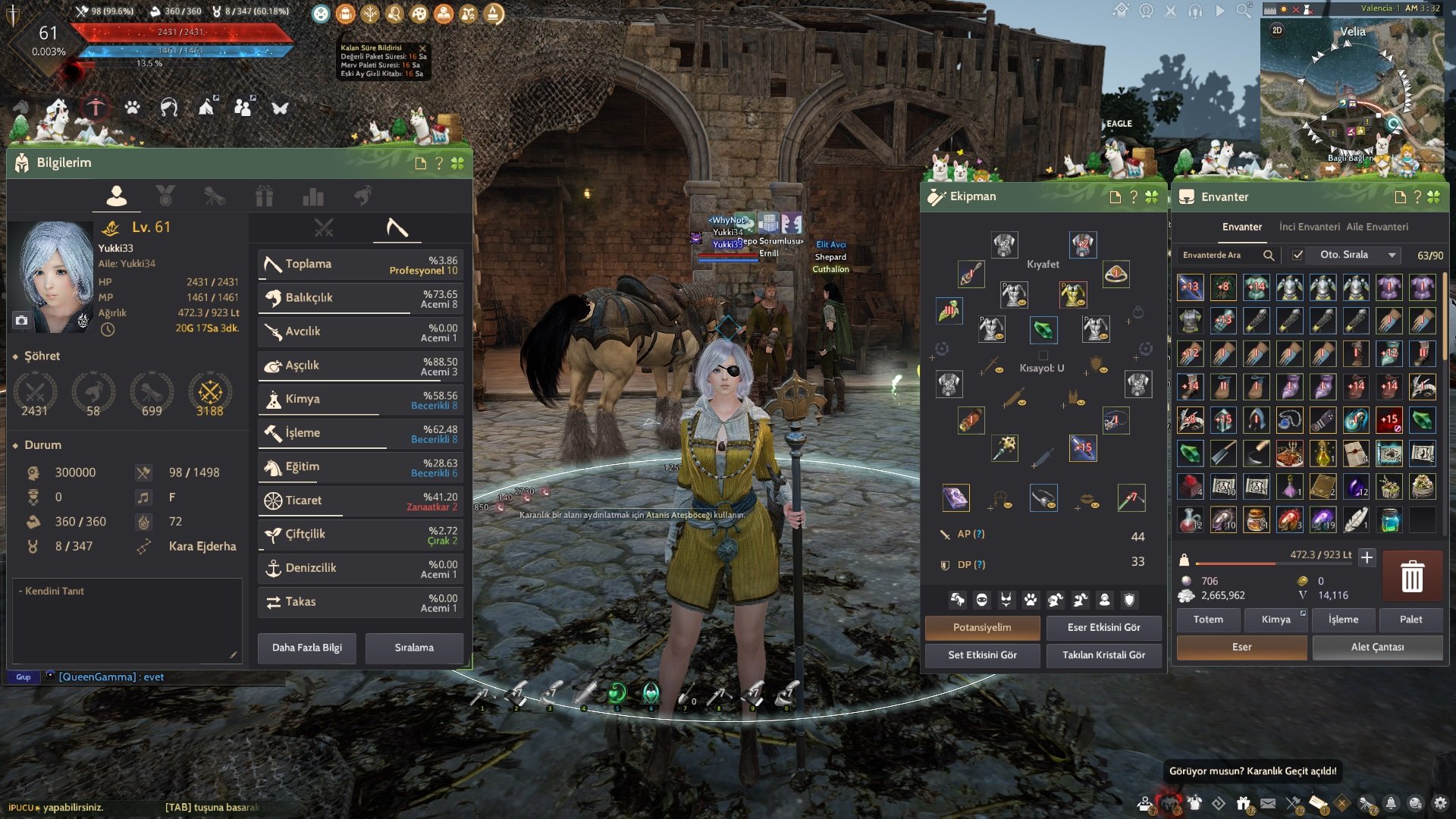Screen dimensions: 1456x819
Task: Click the pet icon at the bottom of Ekipman
Action: tap(1030, 599)
